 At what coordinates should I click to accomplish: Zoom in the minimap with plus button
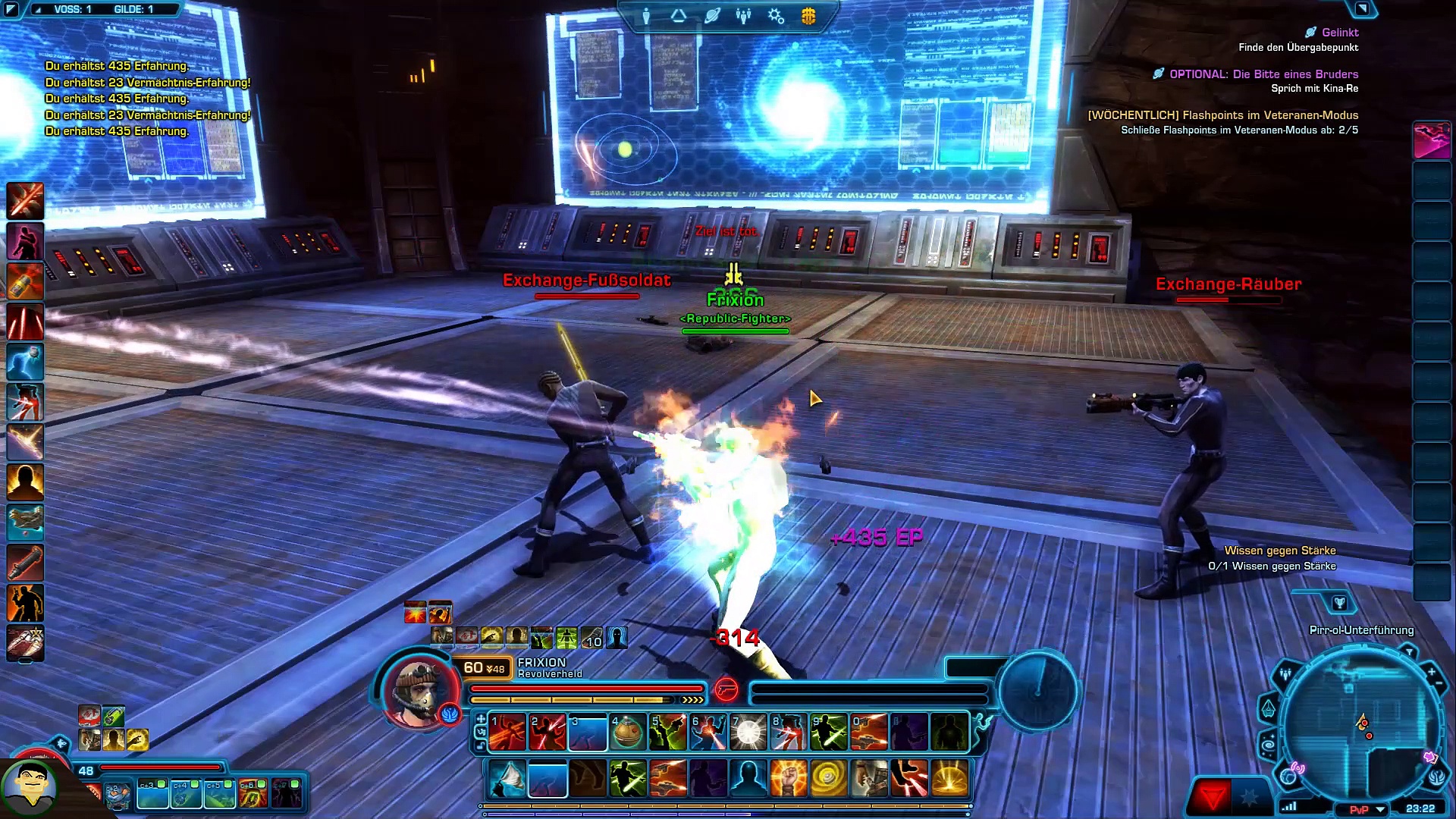[1431, 672]
